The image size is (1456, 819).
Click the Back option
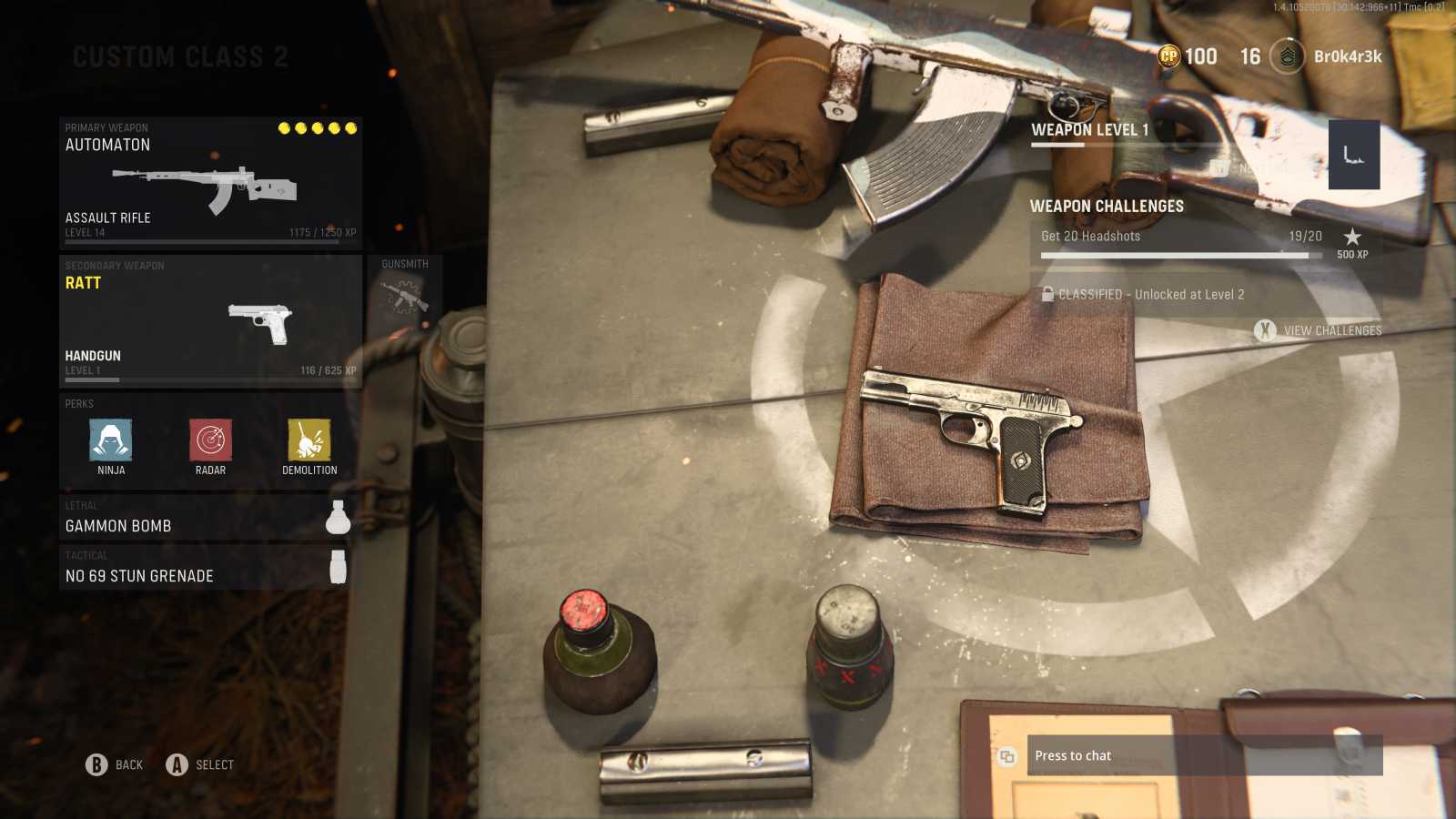tap(115, 765)
